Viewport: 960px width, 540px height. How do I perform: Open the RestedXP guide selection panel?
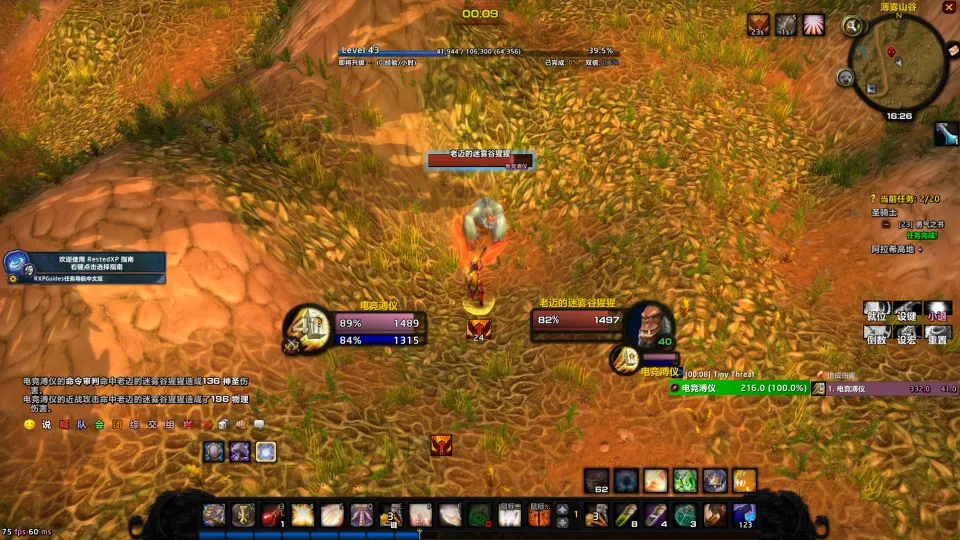pos(85,264)
